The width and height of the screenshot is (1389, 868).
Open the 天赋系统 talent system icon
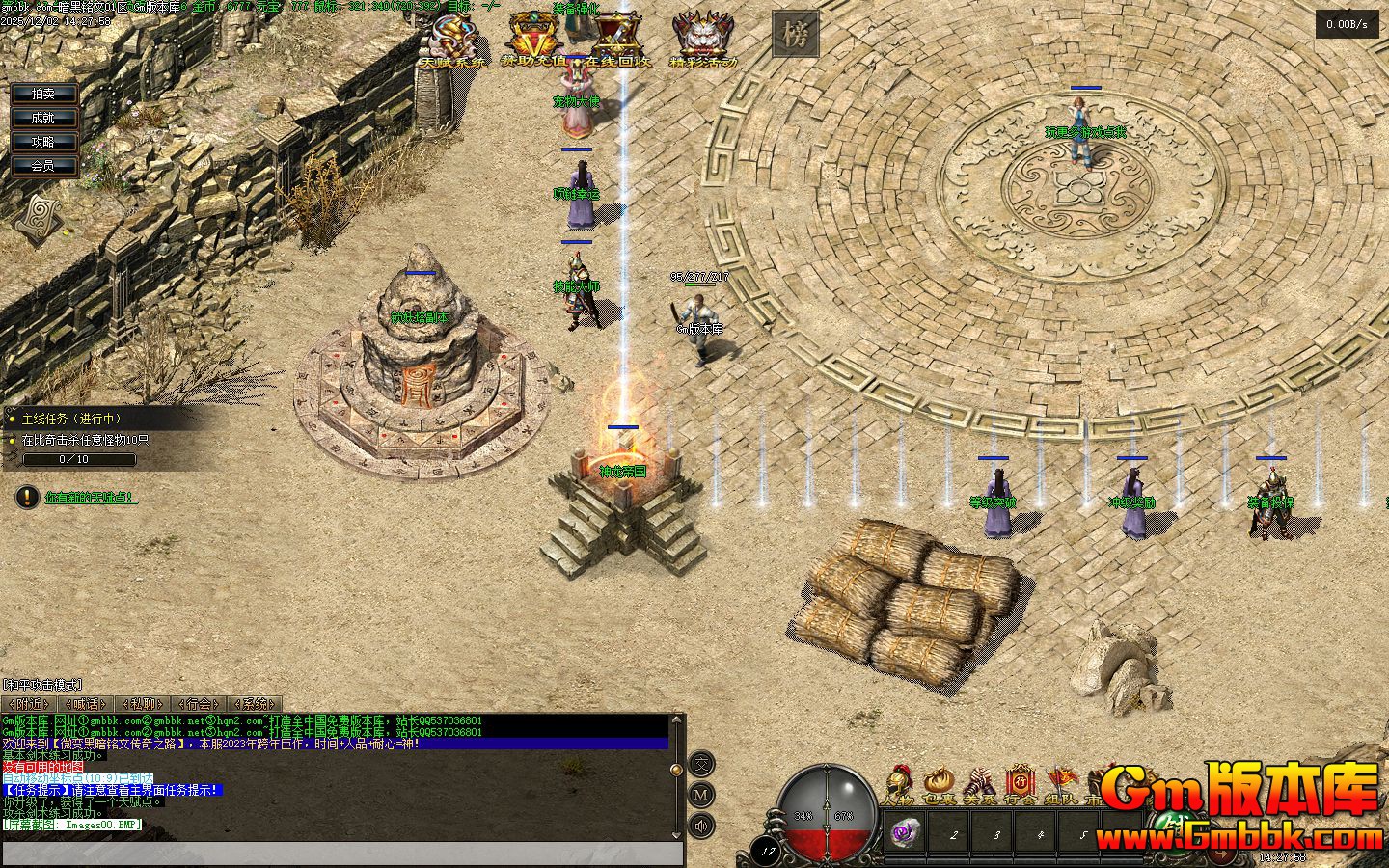point(451,41)
